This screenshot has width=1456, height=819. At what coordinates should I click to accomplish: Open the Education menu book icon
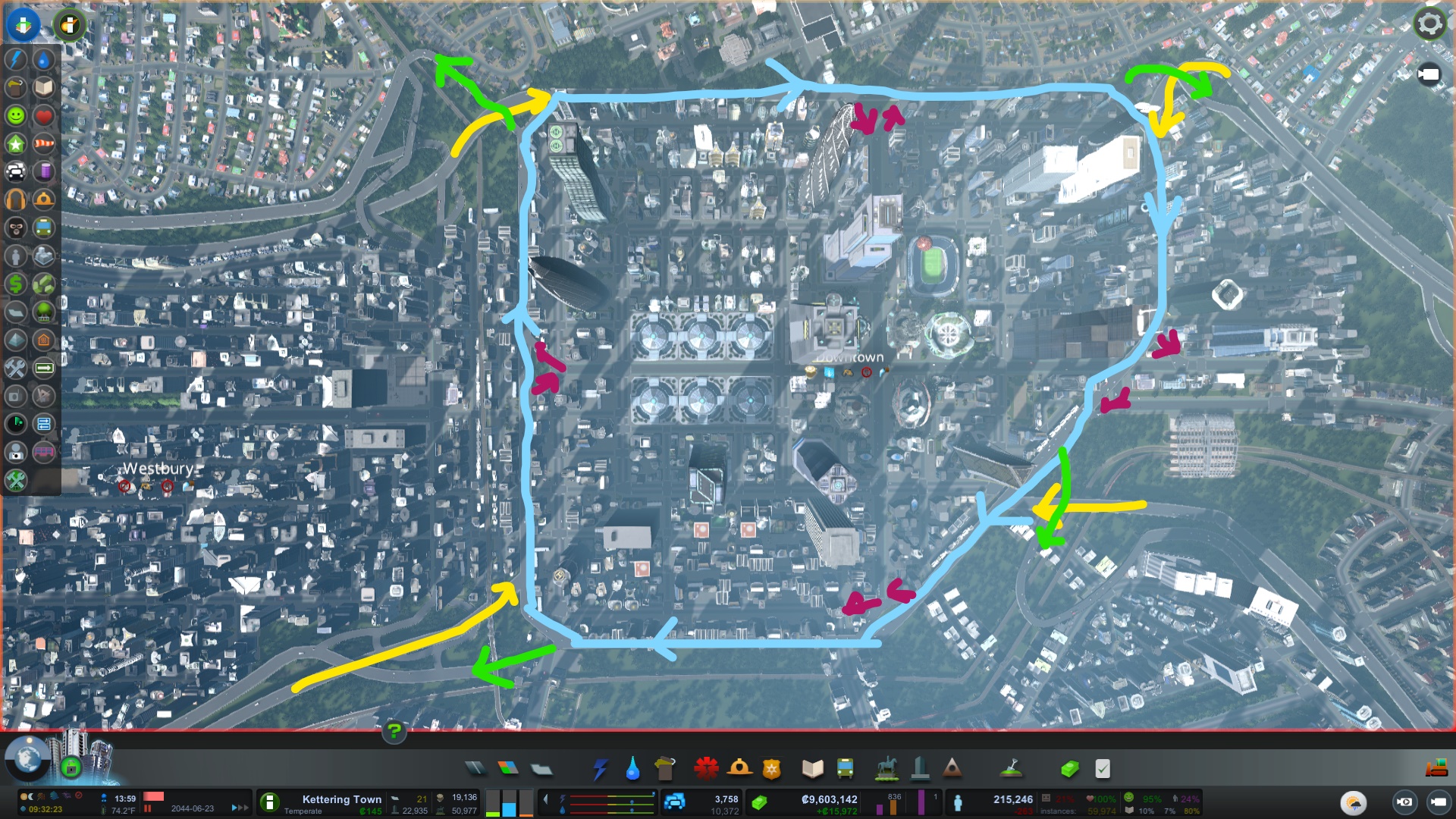point(813,768)
